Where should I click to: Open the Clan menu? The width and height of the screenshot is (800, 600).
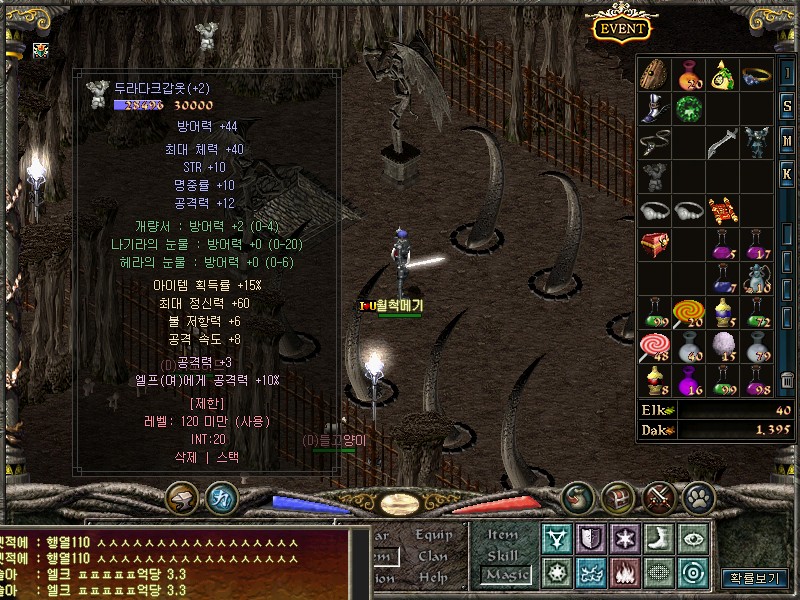tap(434, 556)
